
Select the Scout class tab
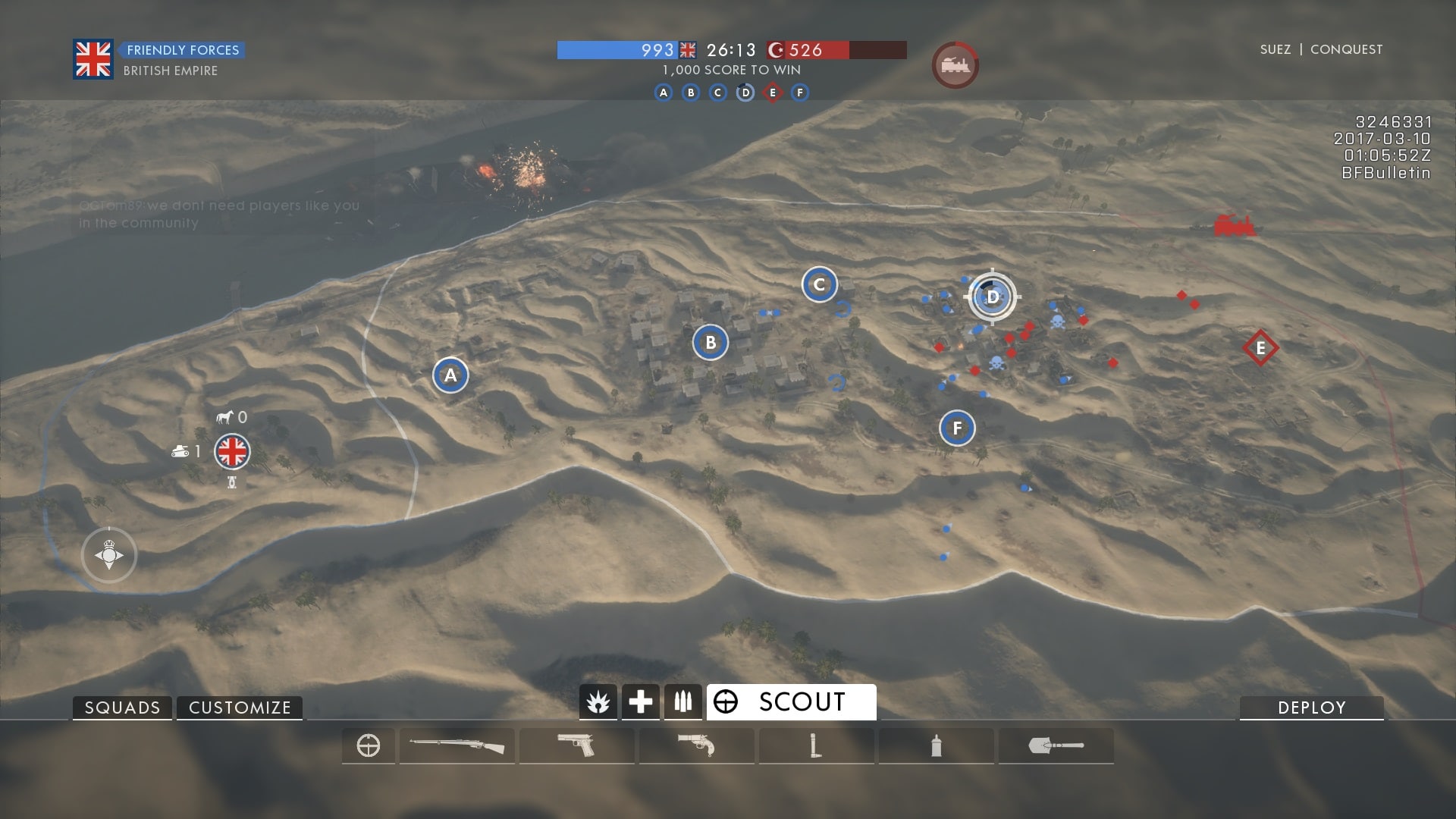(791, 702)
